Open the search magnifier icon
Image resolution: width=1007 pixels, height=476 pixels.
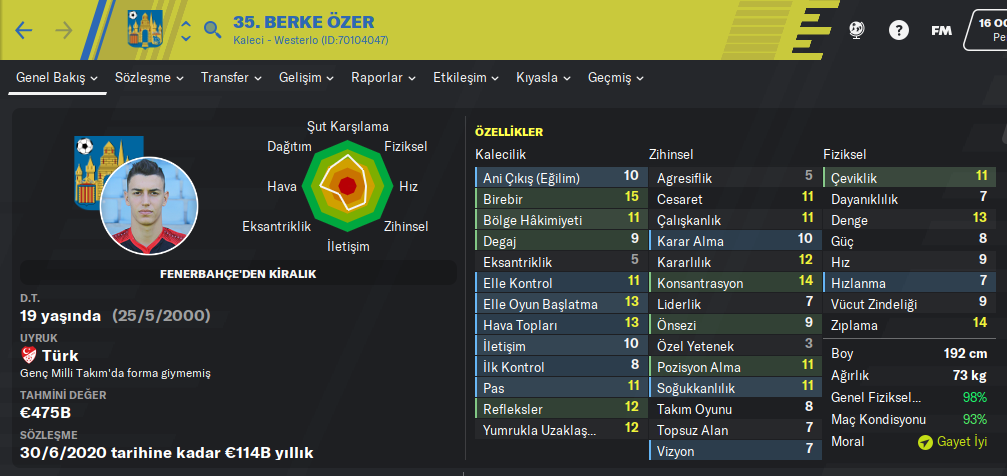pyautogui.click(x=212, y=29)
